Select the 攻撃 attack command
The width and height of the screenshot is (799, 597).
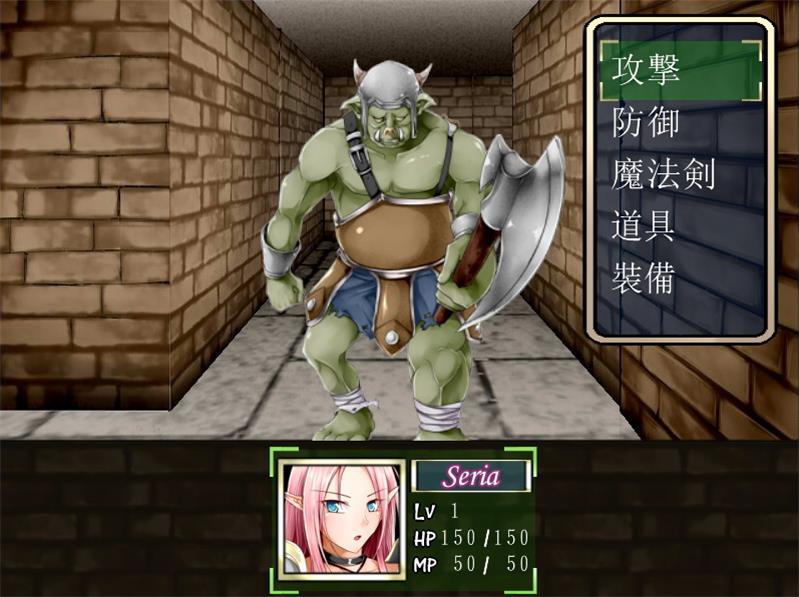pyautogui.click(x=646, y=69)
